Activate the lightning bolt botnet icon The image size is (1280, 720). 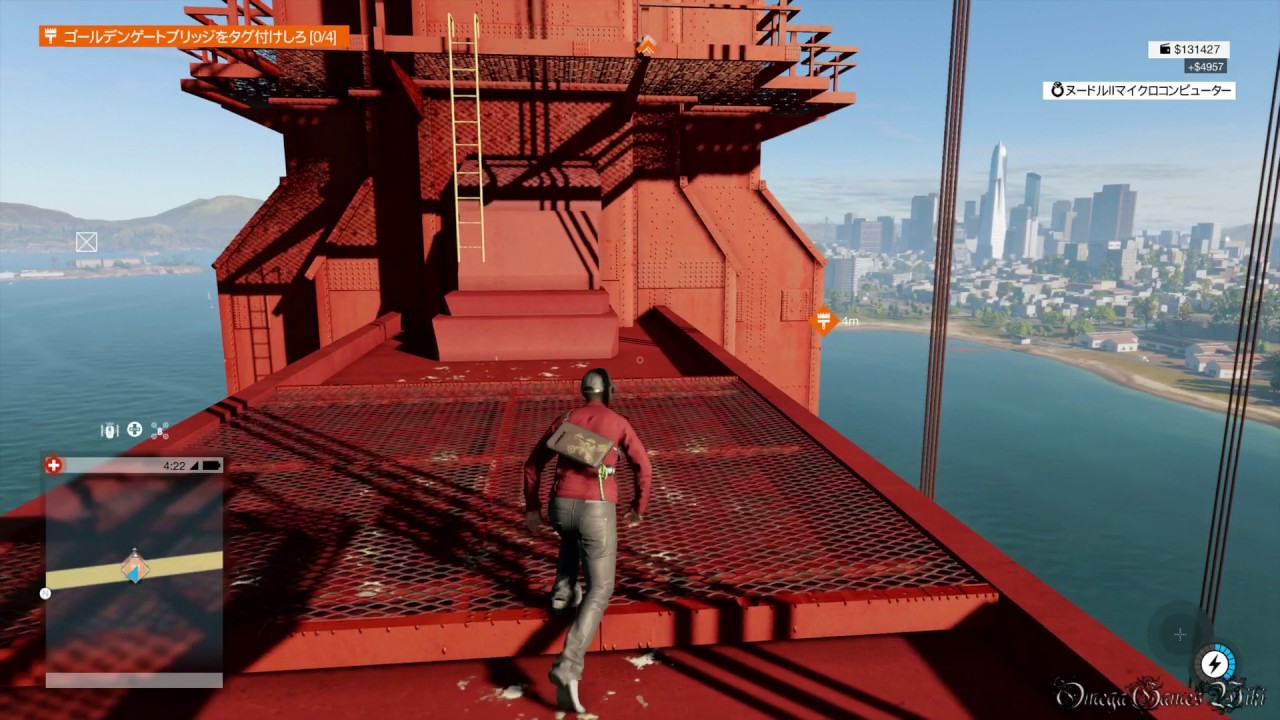click(1215, 664)
